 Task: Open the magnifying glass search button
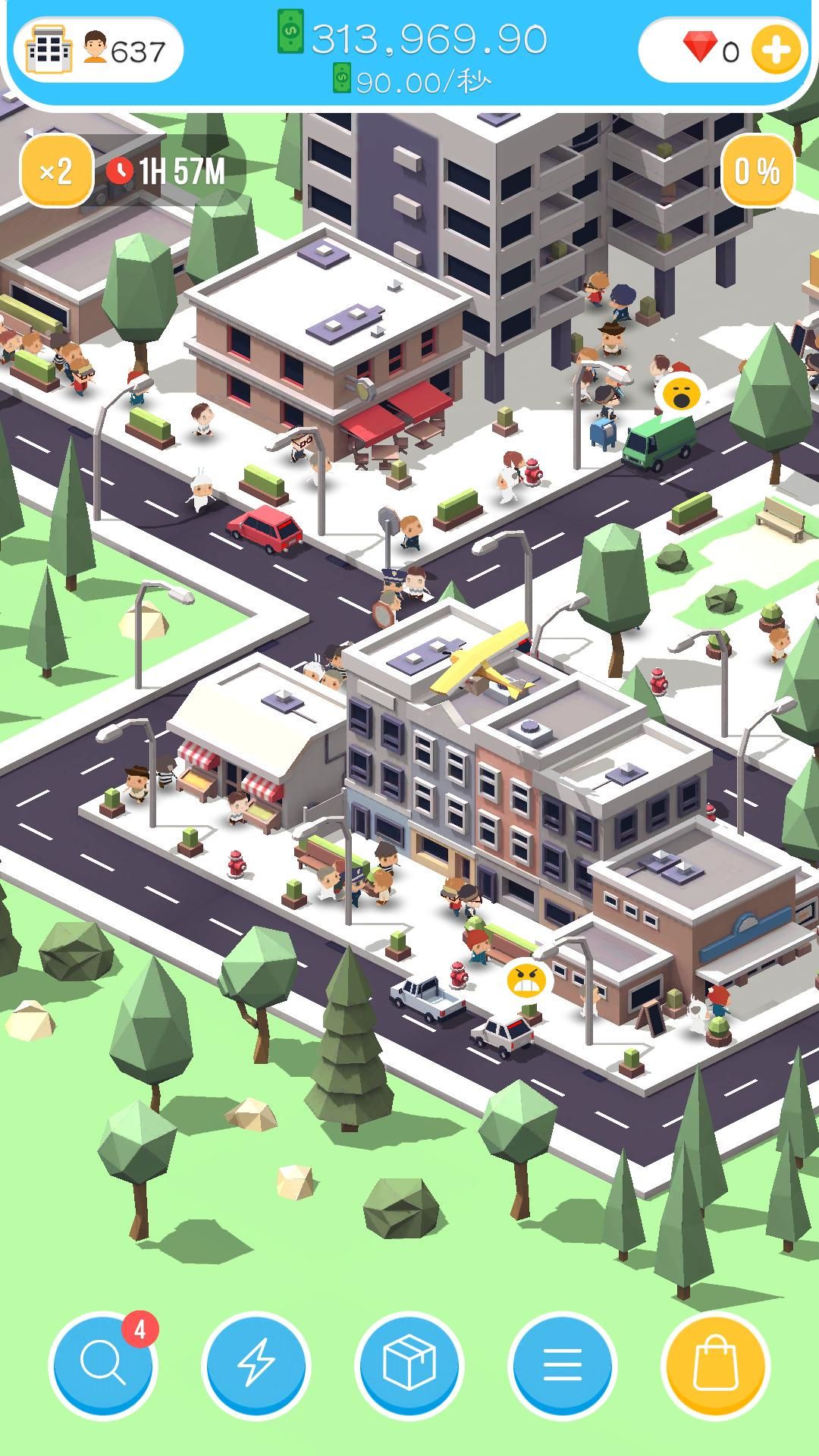pos(103,1363)
